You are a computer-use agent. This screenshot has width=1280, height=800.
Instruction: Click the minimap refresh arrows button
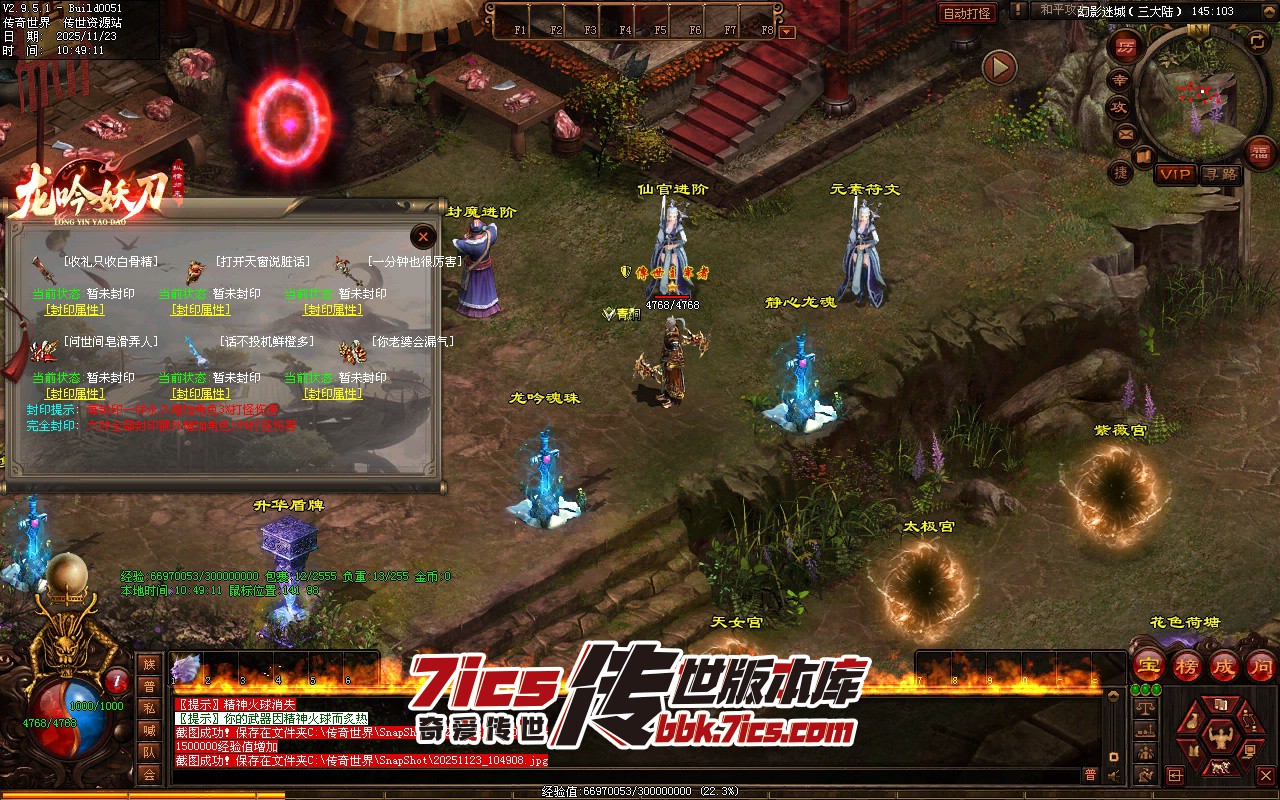click(1258, 41)
